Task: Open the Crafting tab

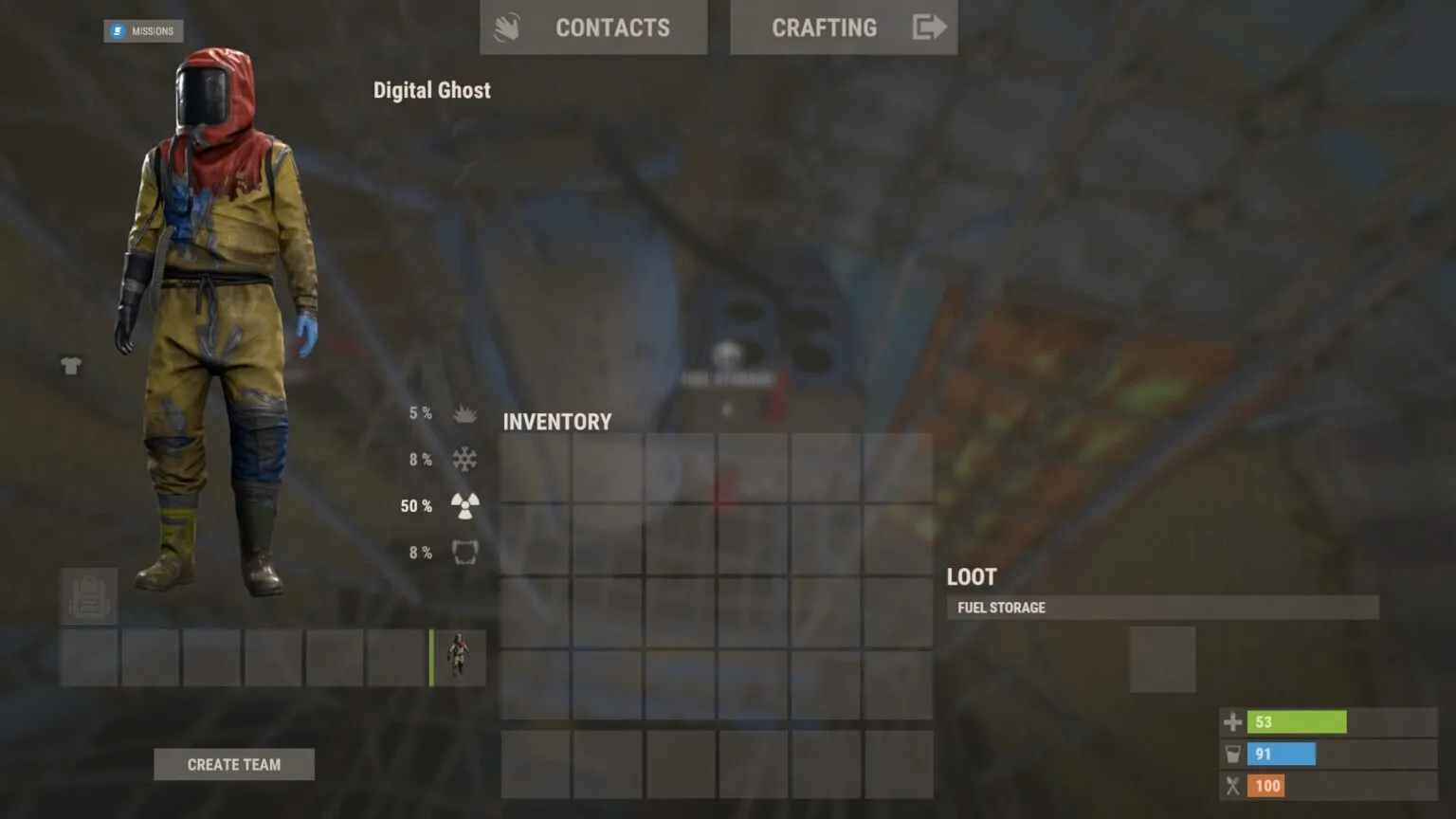Action: 824,27
